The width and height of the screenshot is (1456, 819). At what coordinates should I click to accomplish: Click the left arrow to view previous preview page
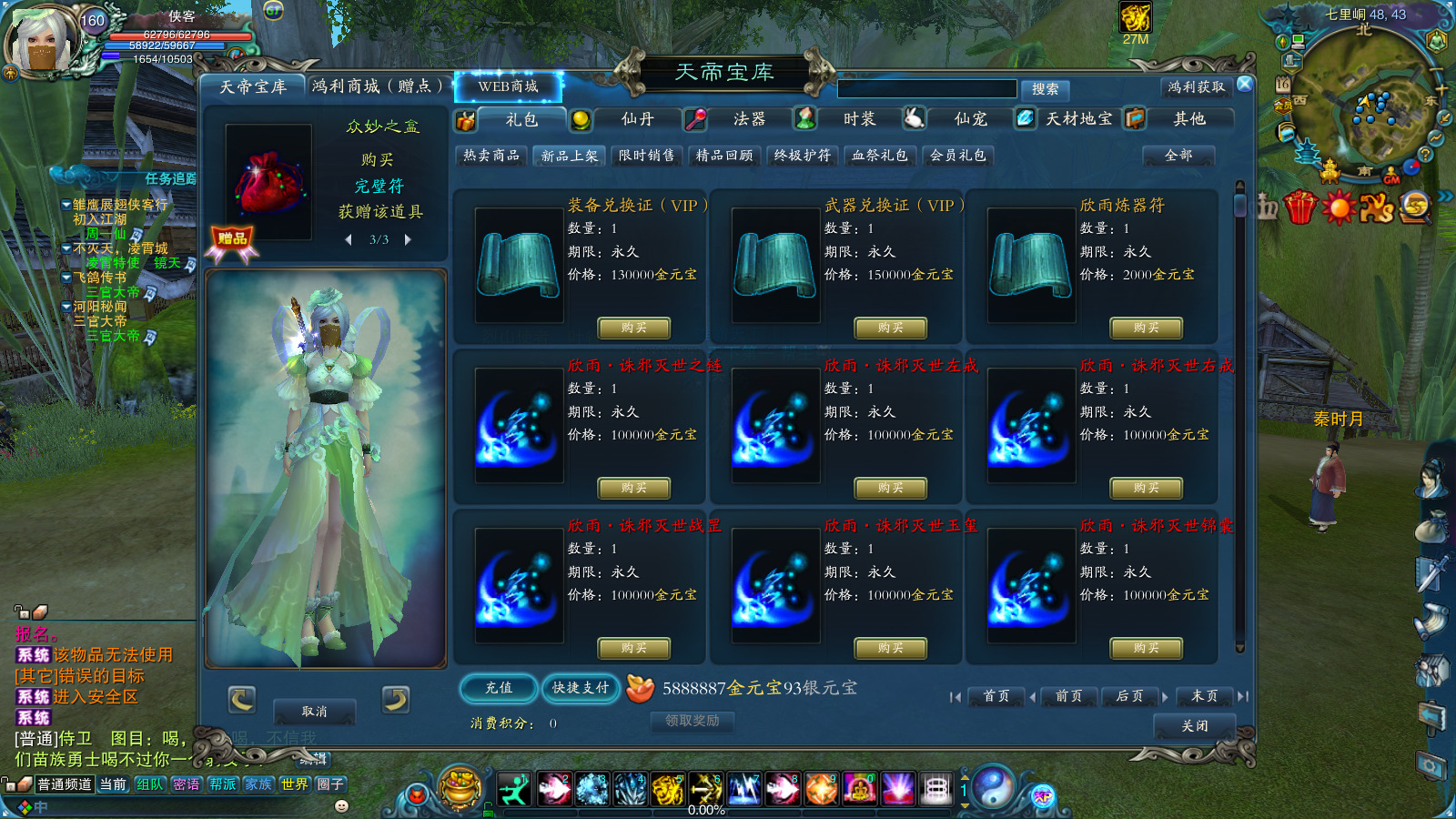(348, 239)
